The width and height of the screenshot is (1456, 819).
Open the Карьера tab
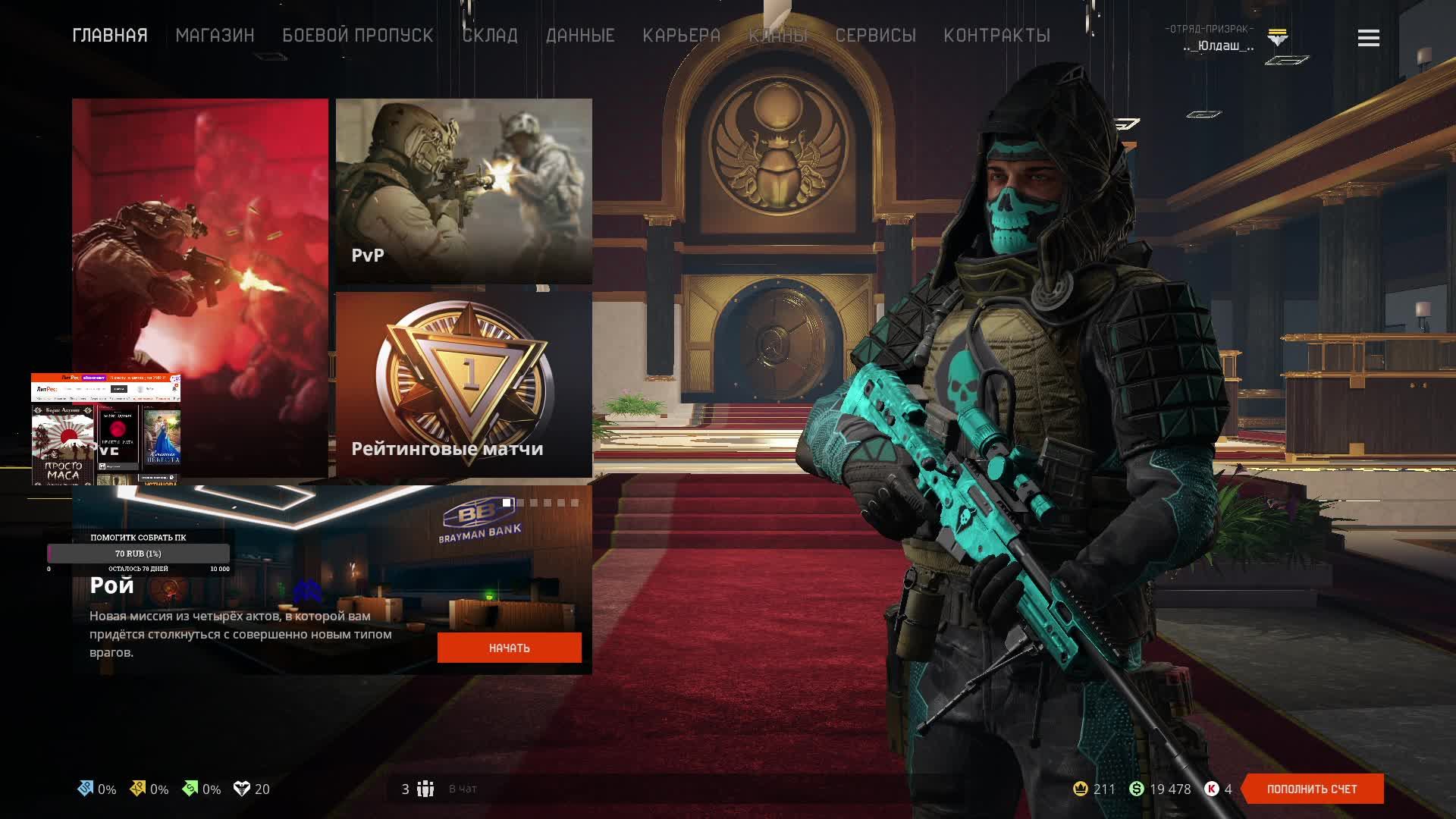681,36
